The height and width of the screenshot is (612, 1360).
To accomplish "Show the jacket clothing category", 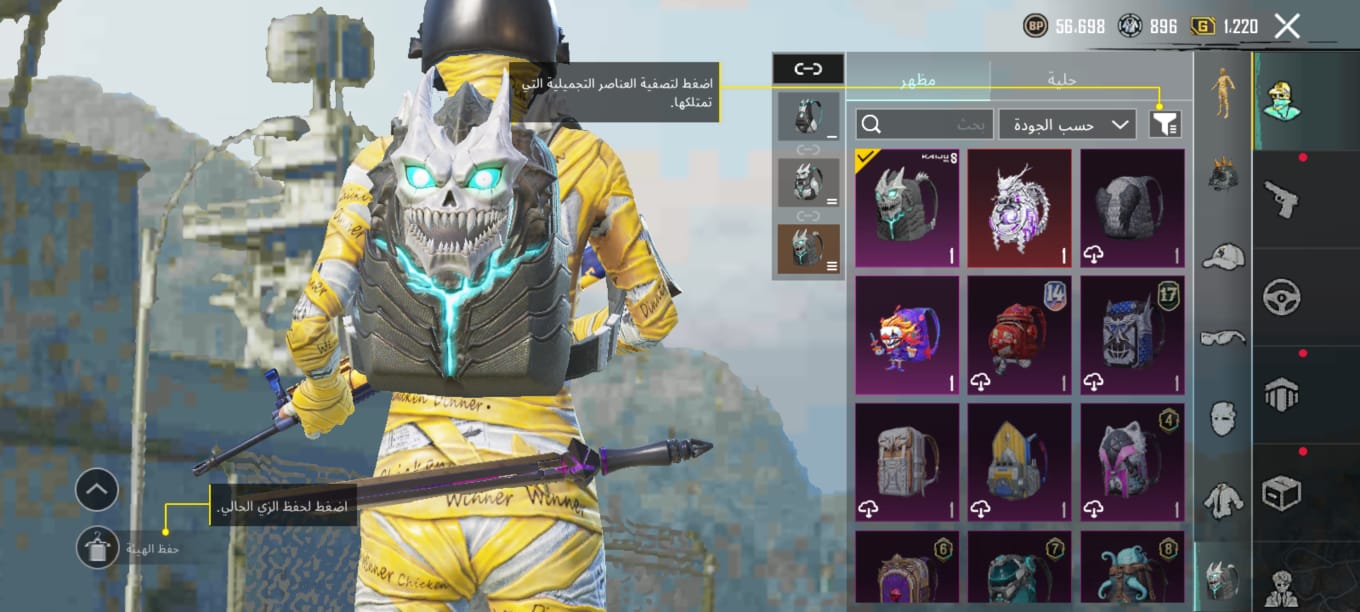I will [1223, 499].
